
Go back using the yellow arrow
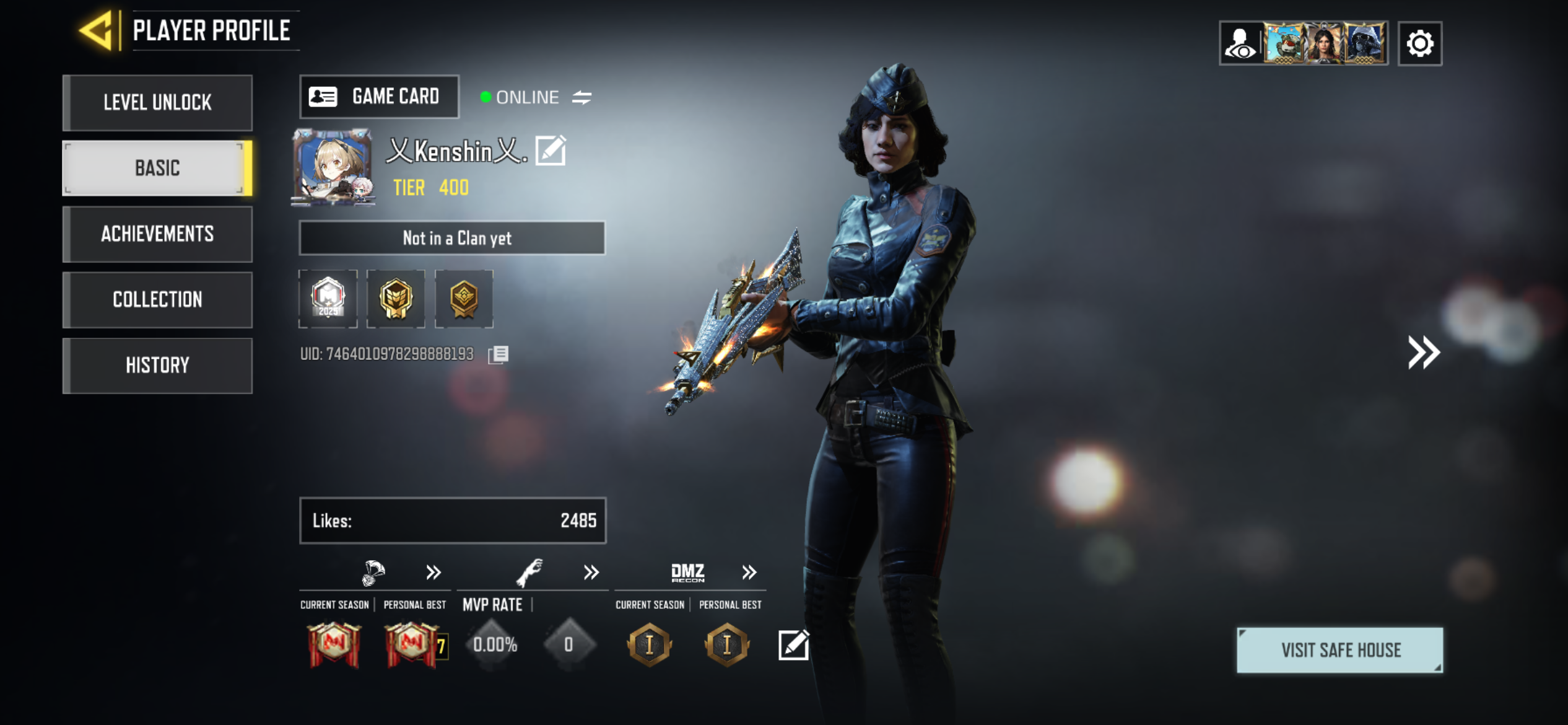pyautogui.click(x=97, y=30)
